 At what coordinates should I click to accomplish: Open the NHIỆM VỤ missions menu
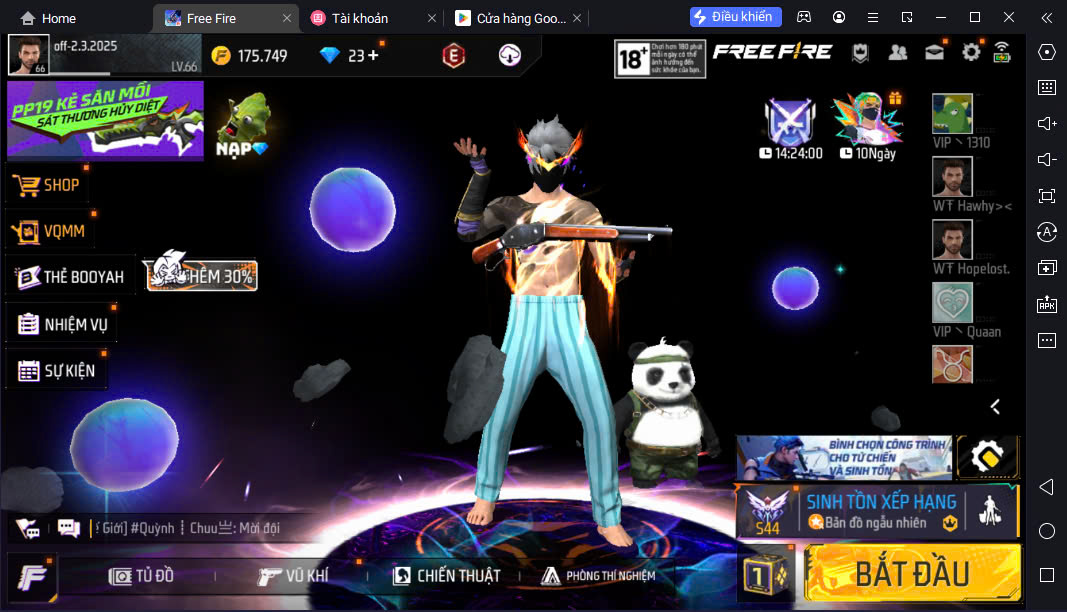tap(64, 324)
